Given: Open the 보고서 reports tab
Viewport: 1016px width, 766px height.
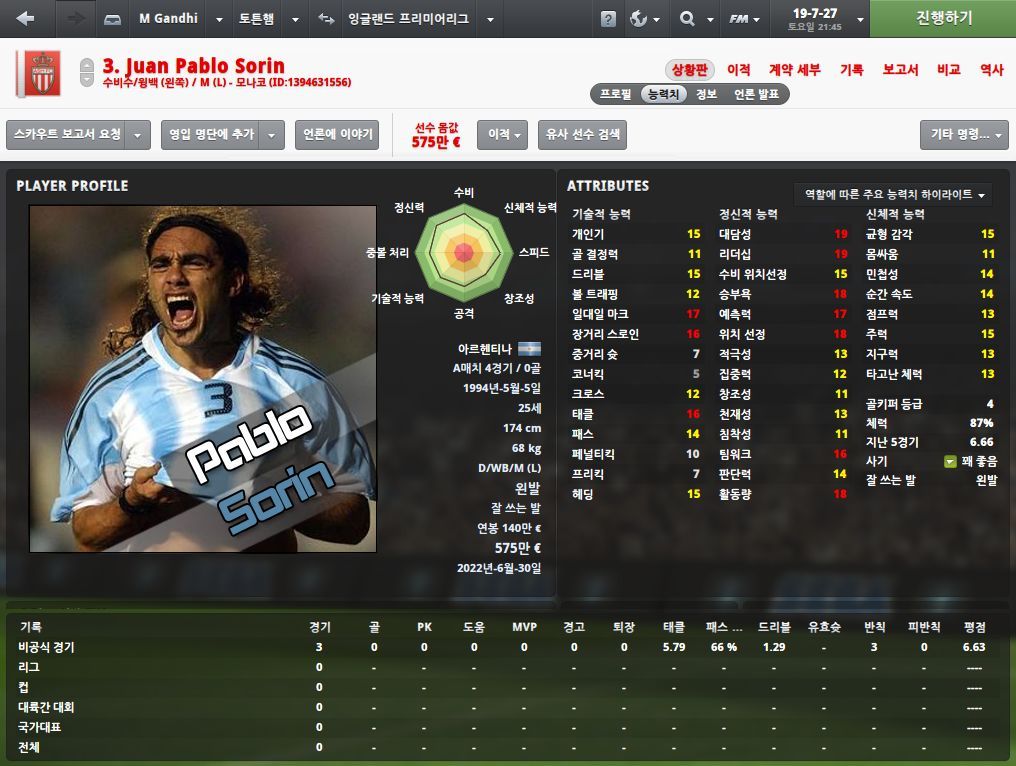Looking at the screenshot, I should point(900,70).
